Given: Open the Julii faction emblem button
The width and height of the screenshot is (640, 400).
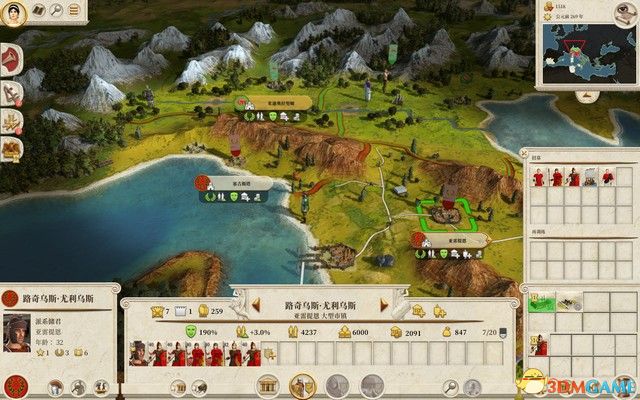Looking at the screenshot, I should (14, 386).
